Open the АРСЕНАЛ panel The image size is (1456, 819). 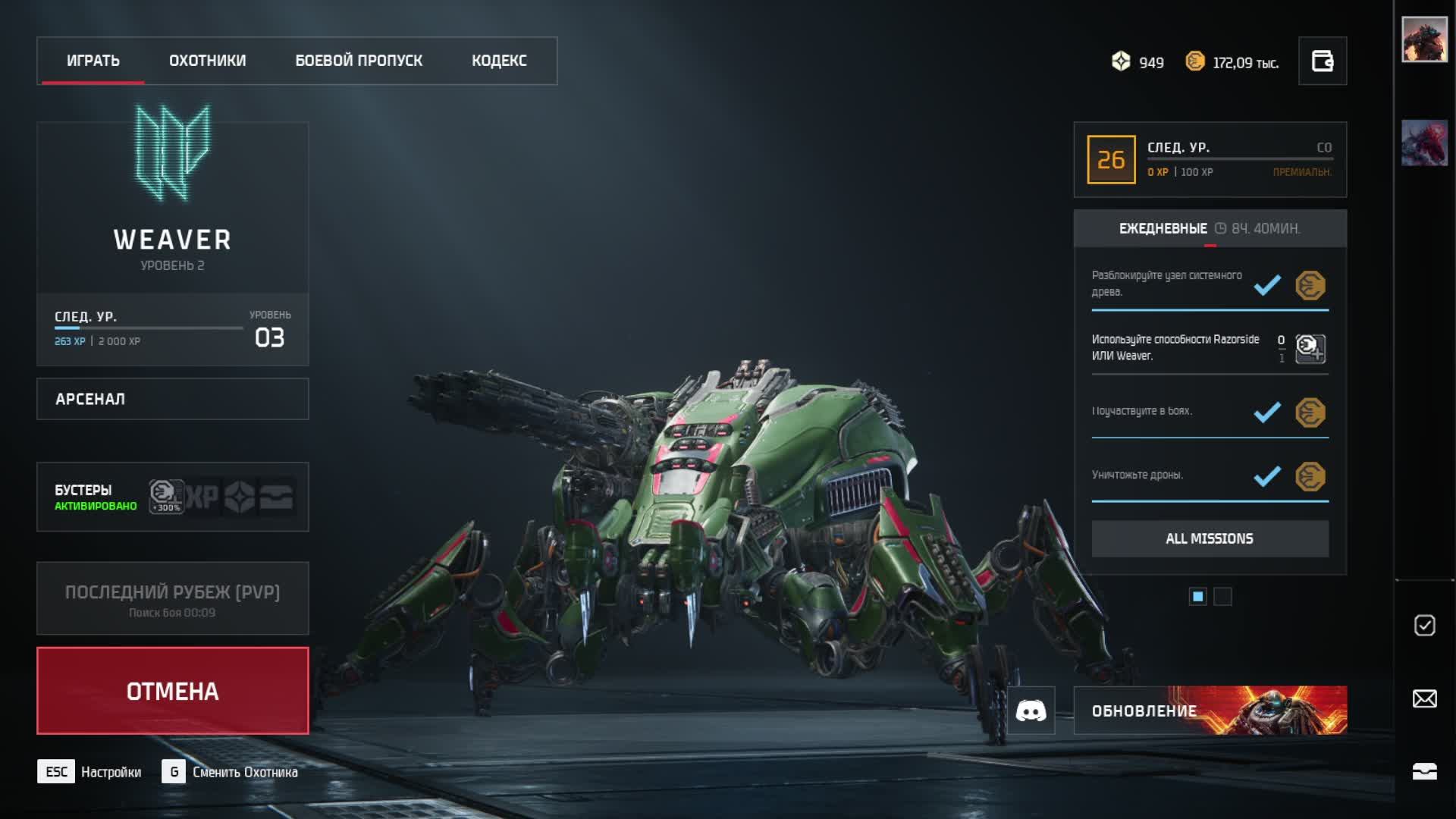pos(173,399)
